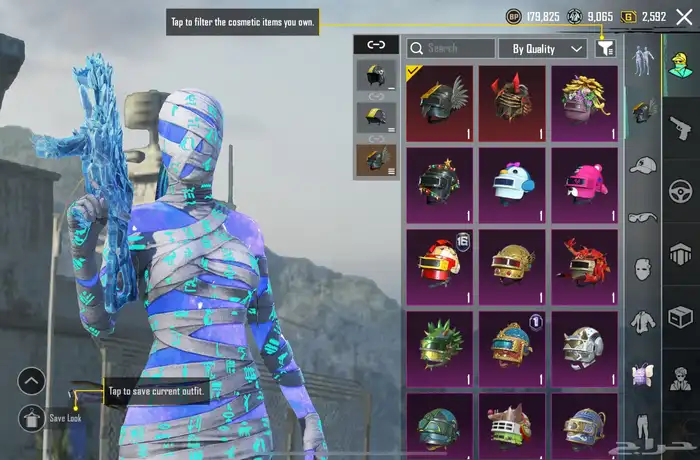700x460 pixels.
Task: Click the helmet search field
Action: coord(450,48)
